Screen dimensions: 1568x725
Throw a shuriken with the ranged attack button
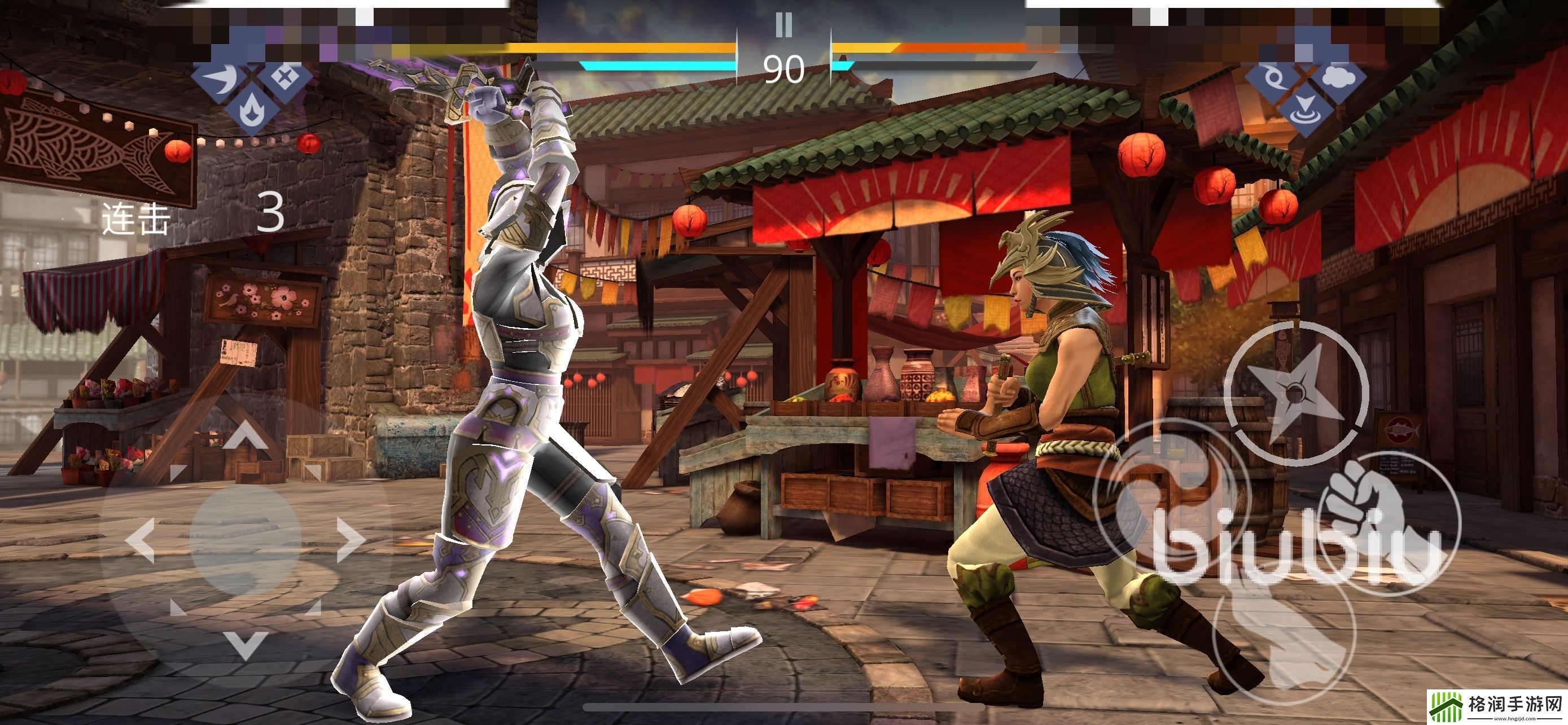pyautogui.click(x=1295, y=392)
